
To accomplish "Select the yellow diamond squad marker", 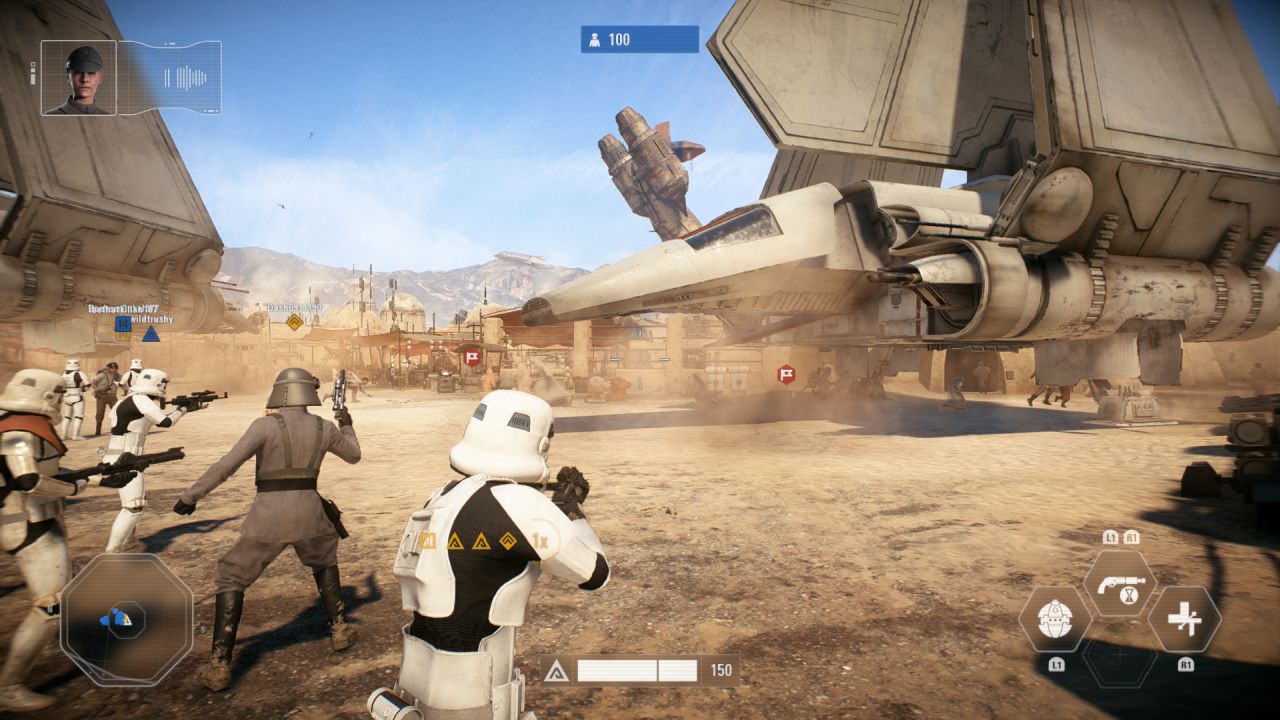I will point(294,322).
